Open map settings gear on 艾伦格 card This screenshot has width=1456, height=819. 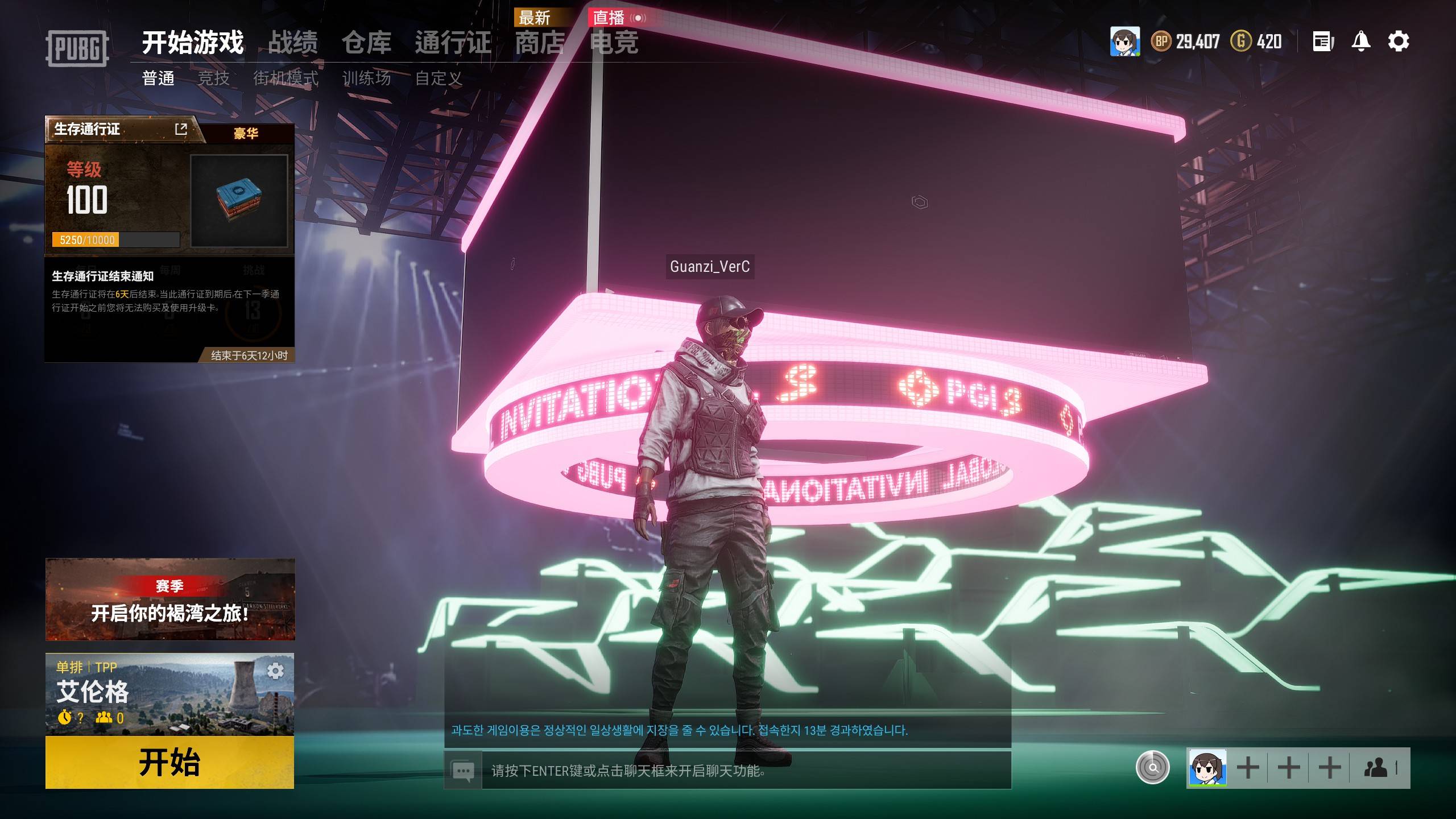coord(275,671)
